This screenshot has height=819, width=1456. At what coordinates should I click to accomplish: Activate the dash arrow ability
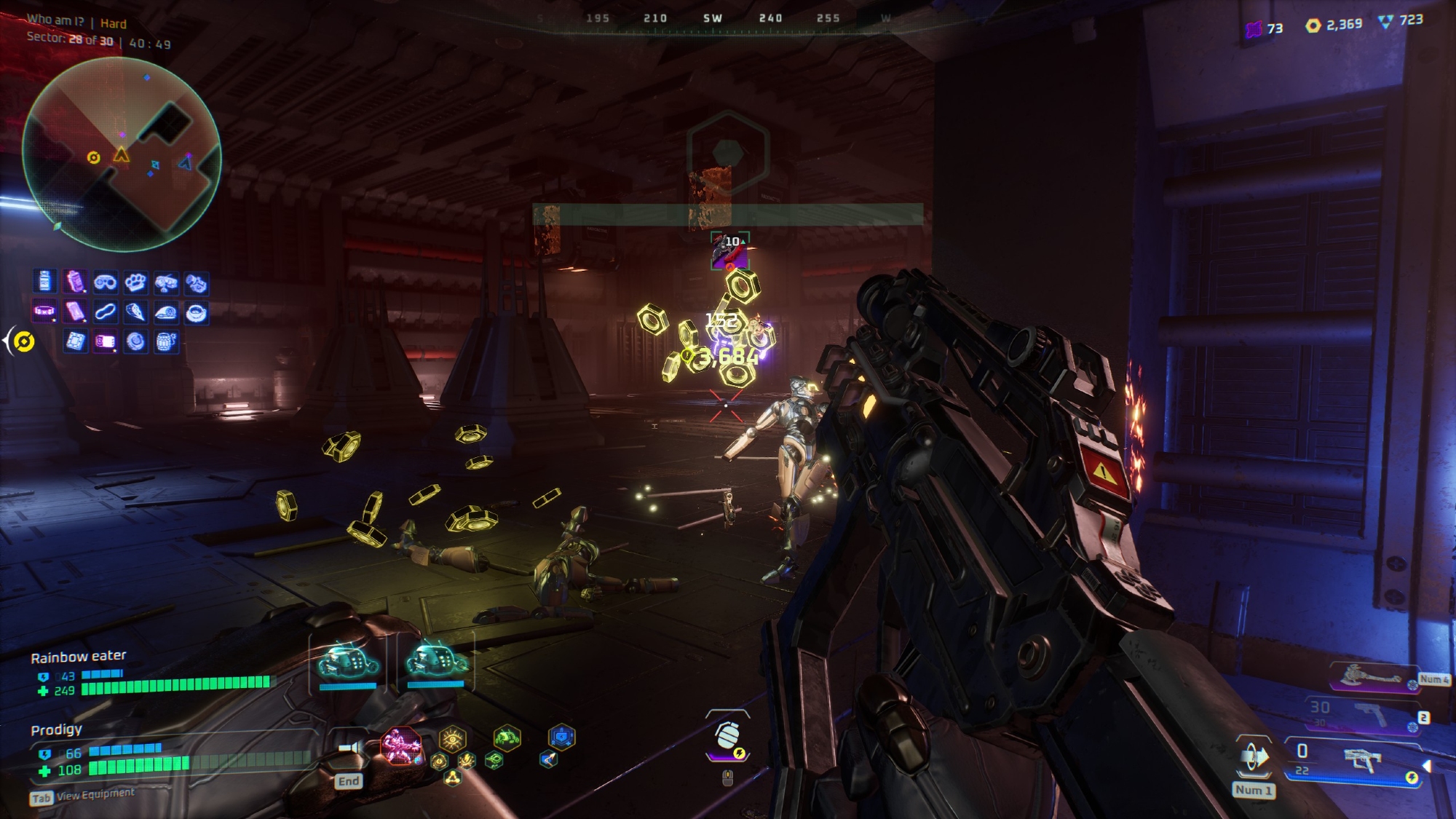click(1254, 757)
